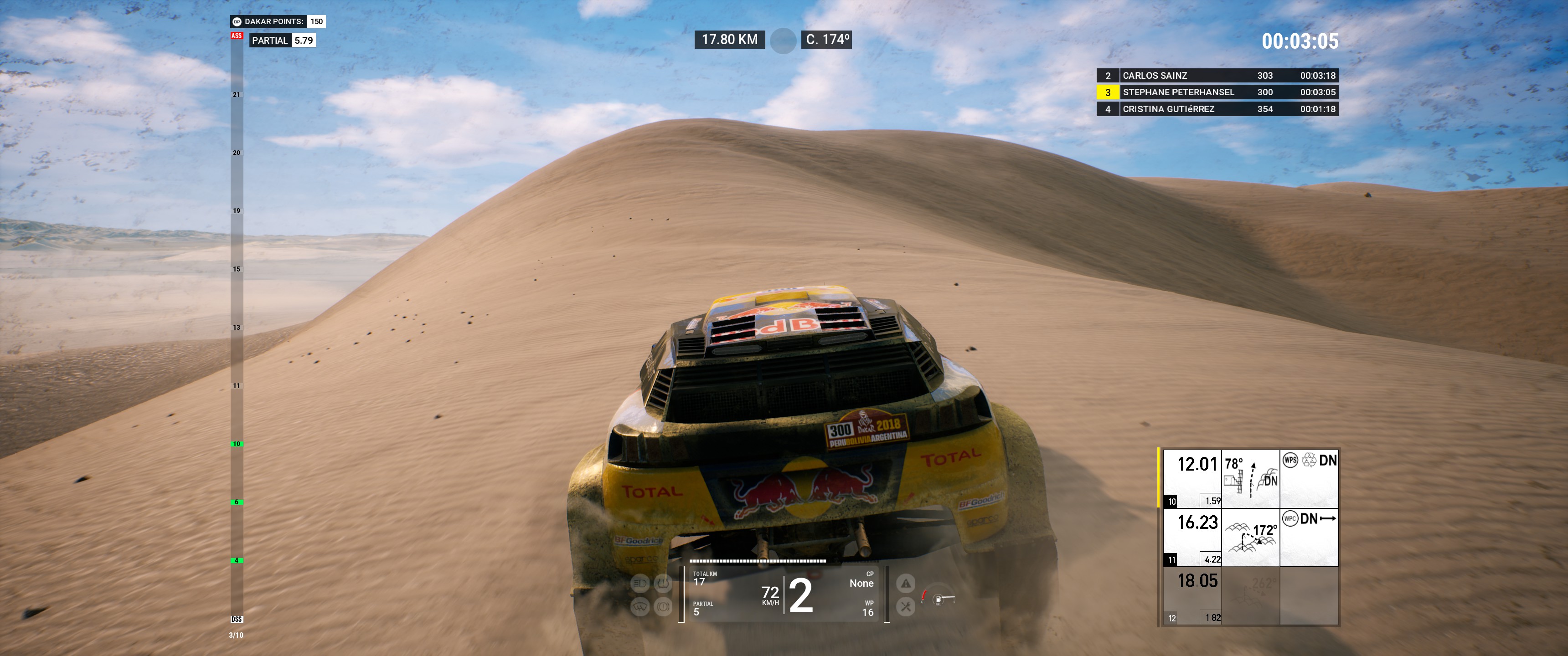
Task: Open the repair wrench and screwdriver icon
Action: coord(906,606)
